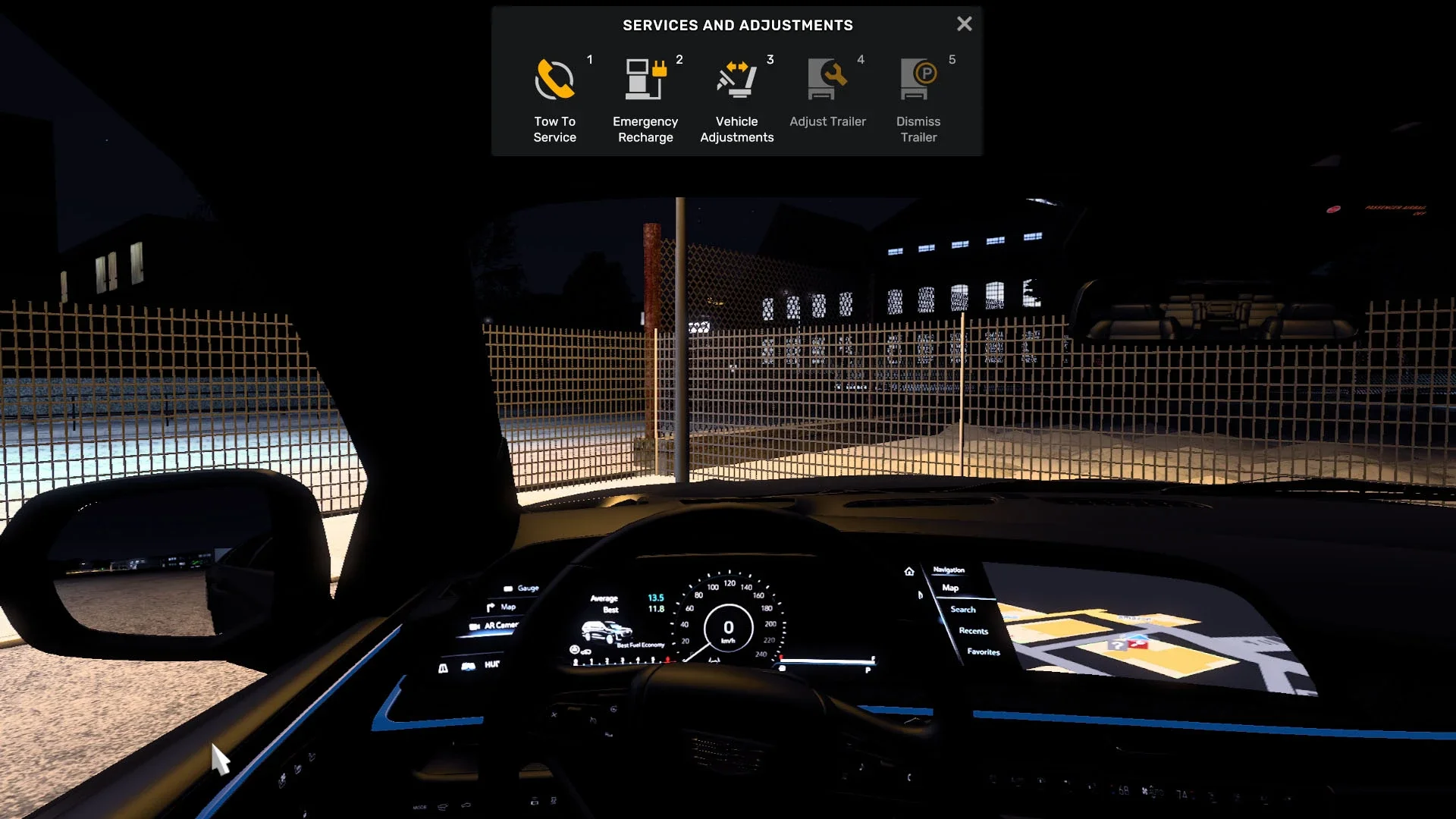Viewport: 1456px width, 819px height.
Task: Open Recents in the navigation menu
Action: [974, 632]
